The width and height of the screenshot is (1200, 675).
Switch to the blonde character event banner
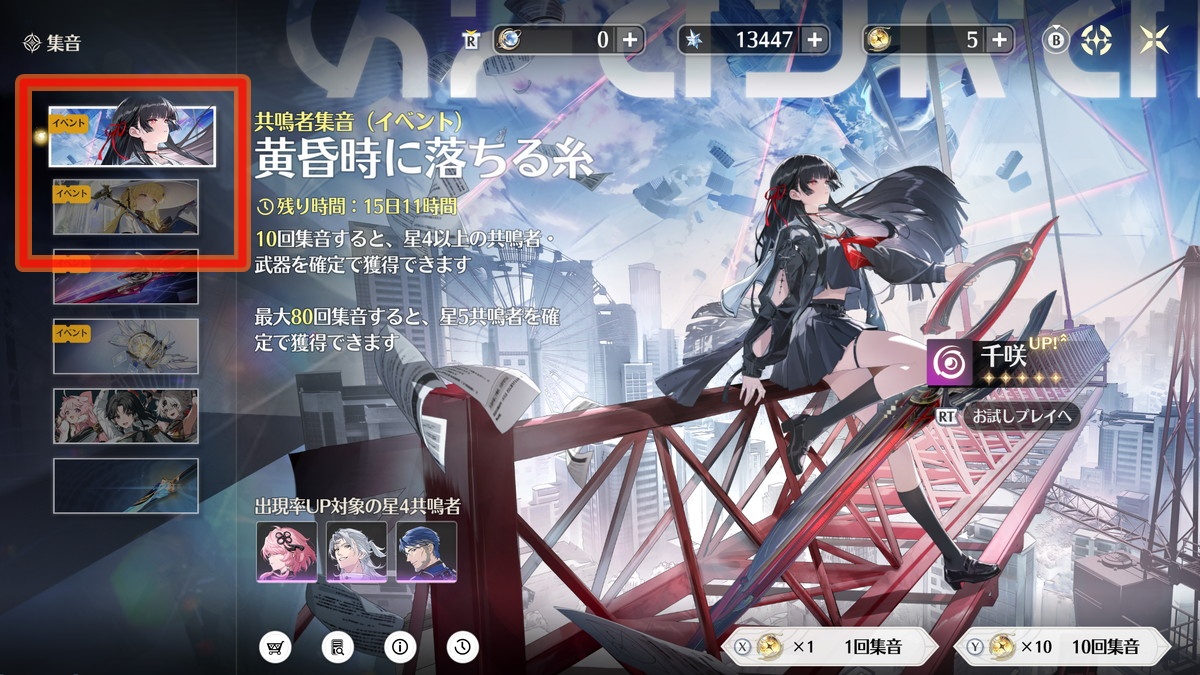(126, 206)
